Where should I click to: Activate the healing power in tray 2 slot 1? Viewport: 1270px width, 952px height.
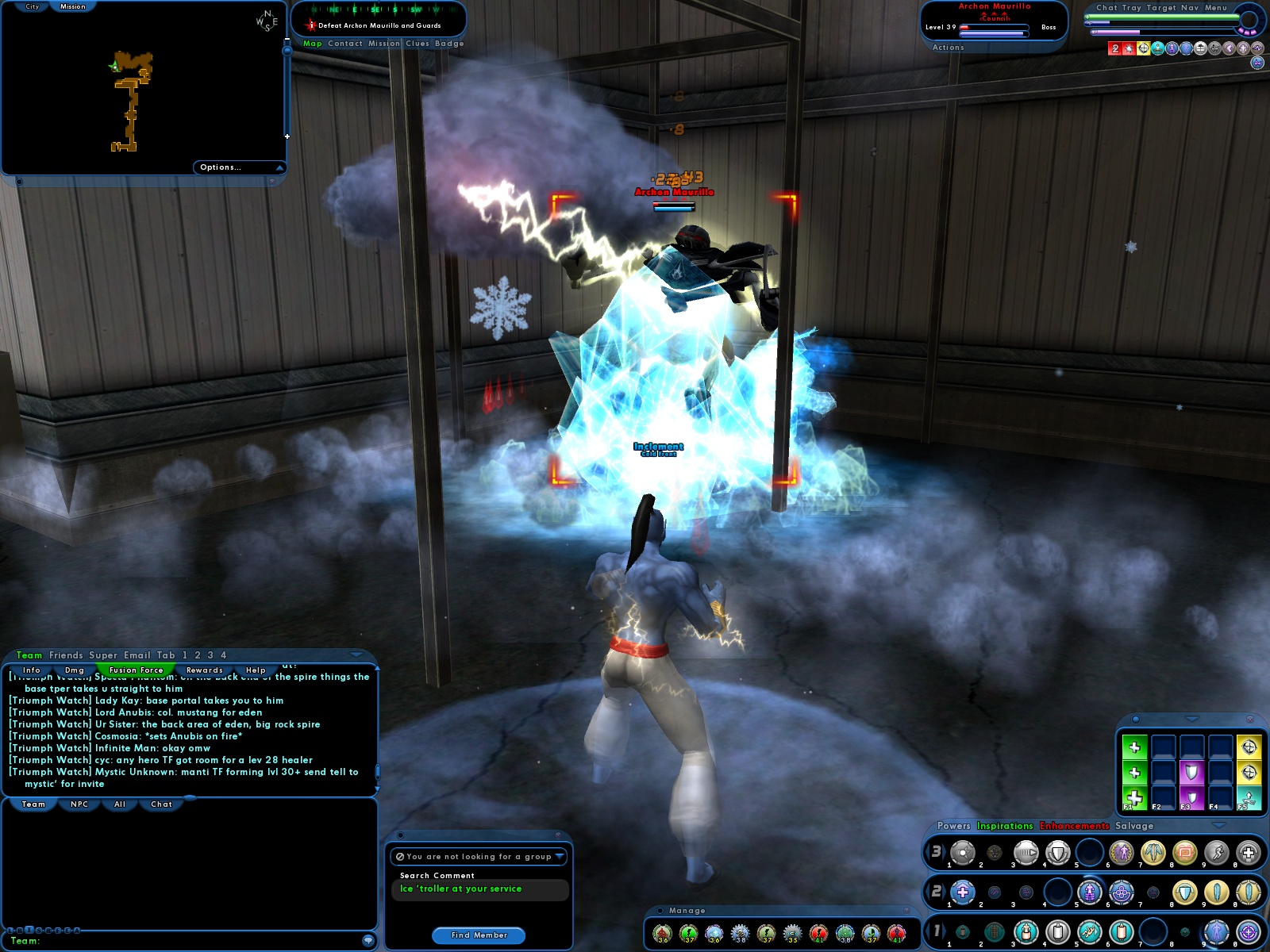click(963, 892)
